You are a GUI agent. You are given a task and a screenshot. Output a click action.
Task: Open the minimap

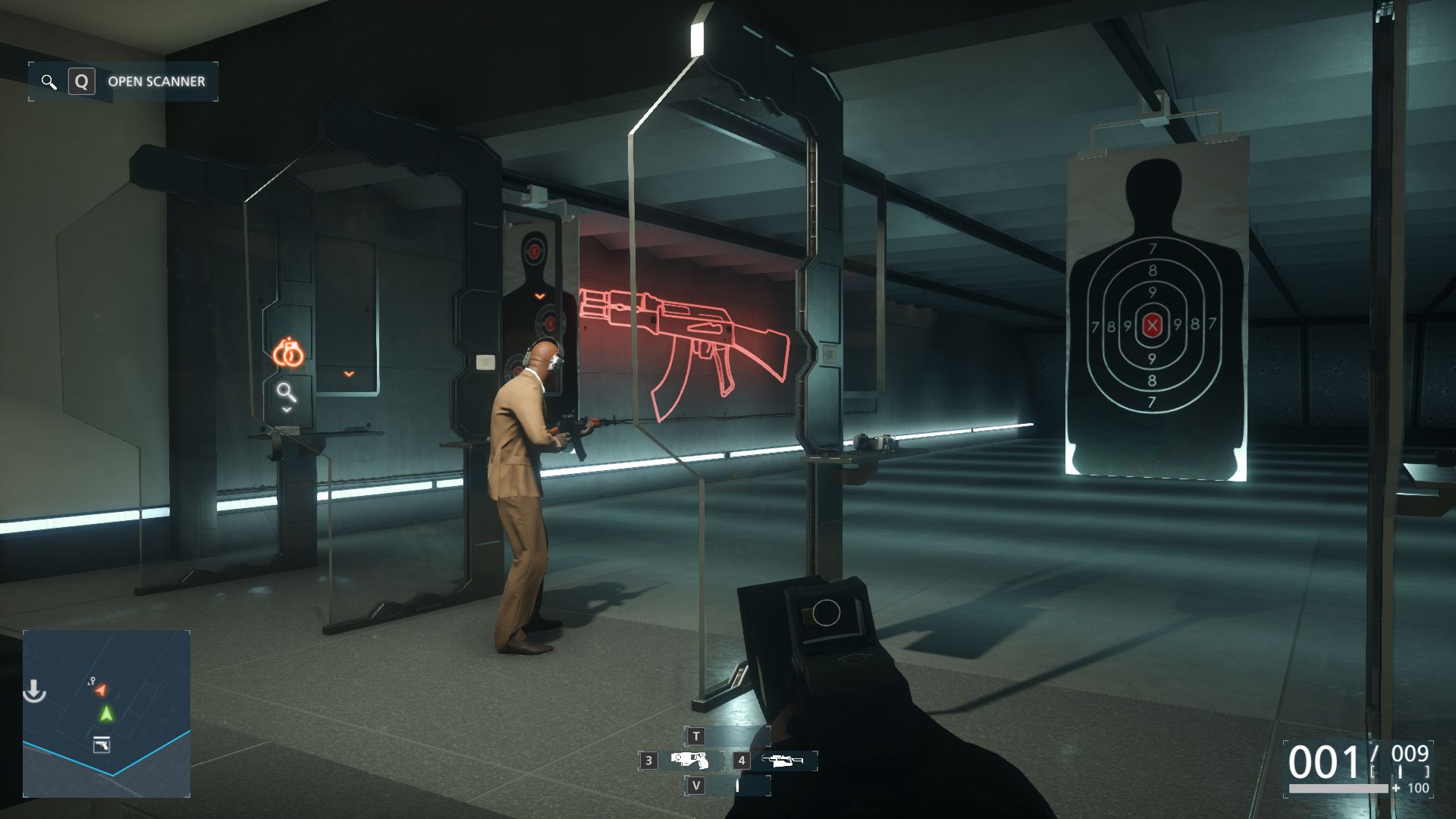click(106, 713)
